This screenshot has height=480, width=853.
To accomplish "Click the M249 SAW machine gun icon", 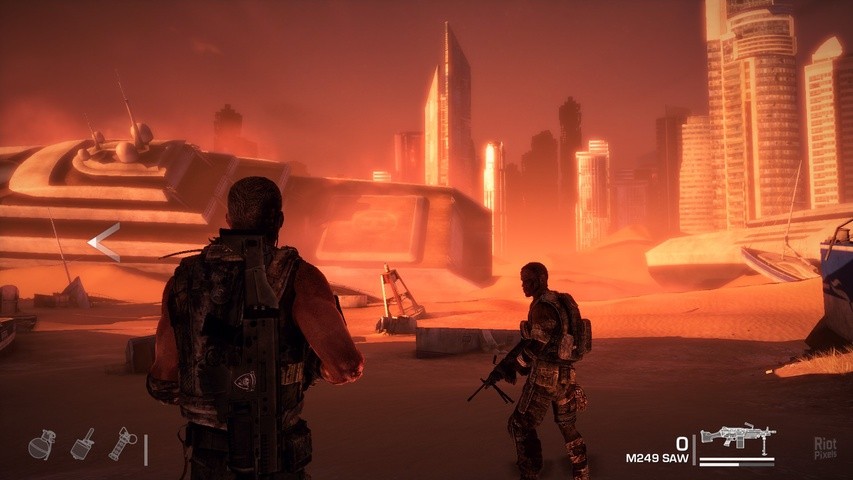I will click(x=737, y=436).
